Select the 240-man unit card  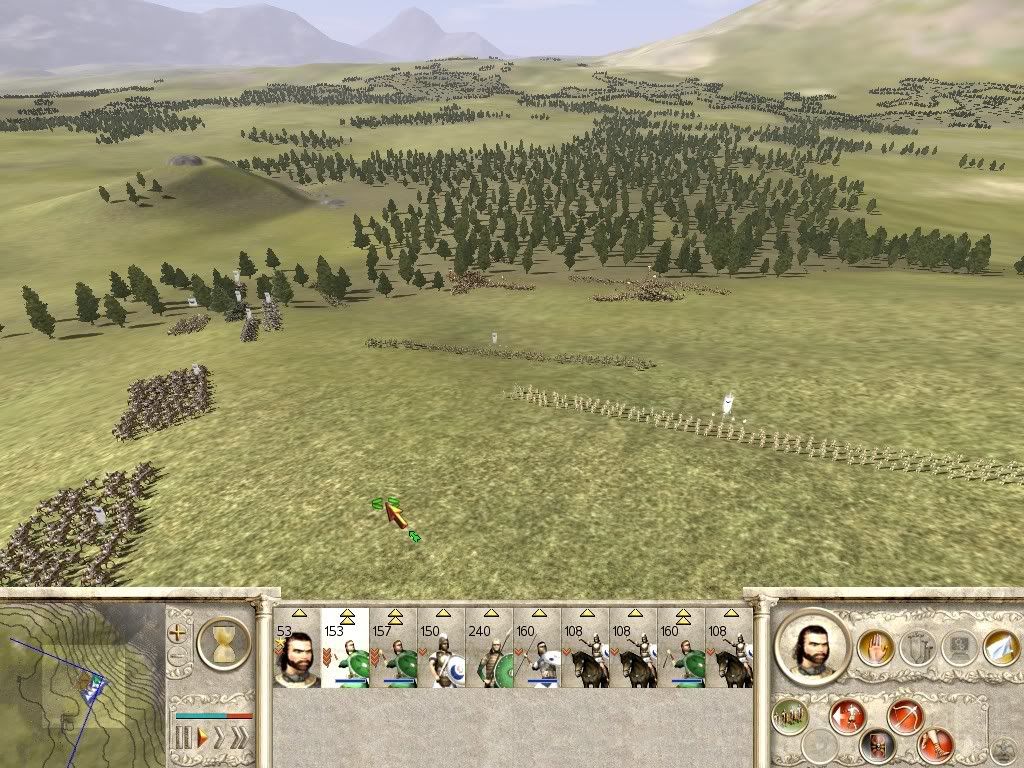coord(489,648)
